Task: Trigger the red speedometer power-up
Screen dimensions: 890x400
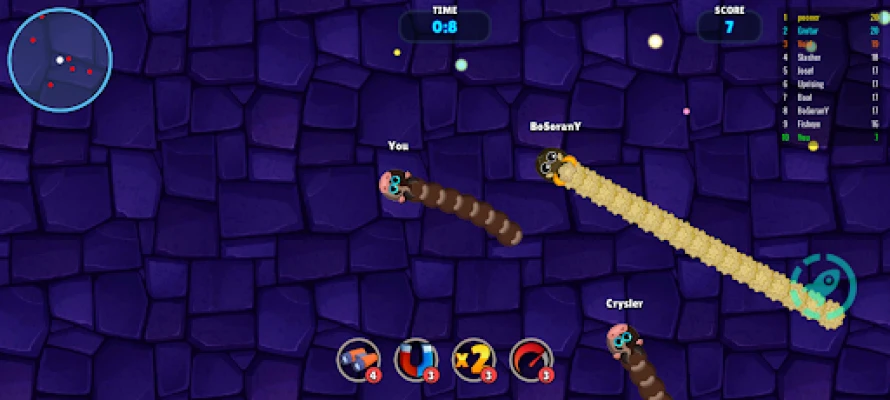Action: point(530,358)
